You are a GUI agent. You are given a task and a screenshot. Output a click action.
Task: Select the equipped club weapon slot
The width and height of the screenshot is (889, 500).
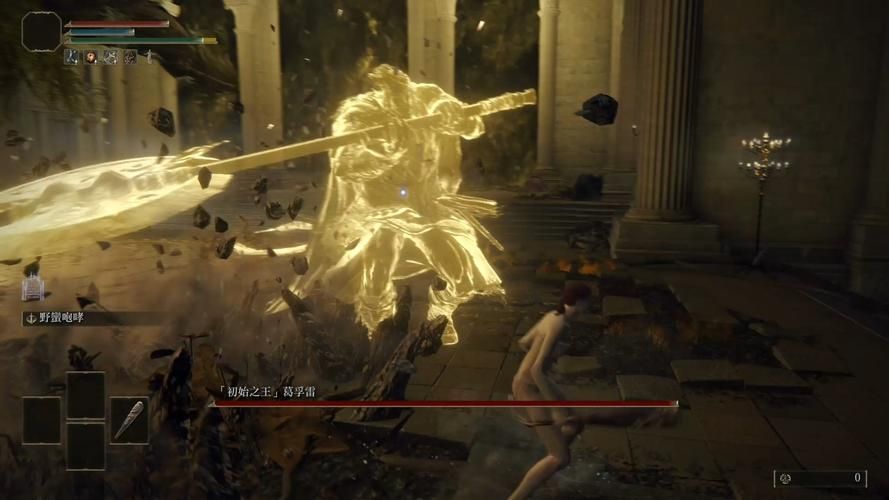coord(129,420)
